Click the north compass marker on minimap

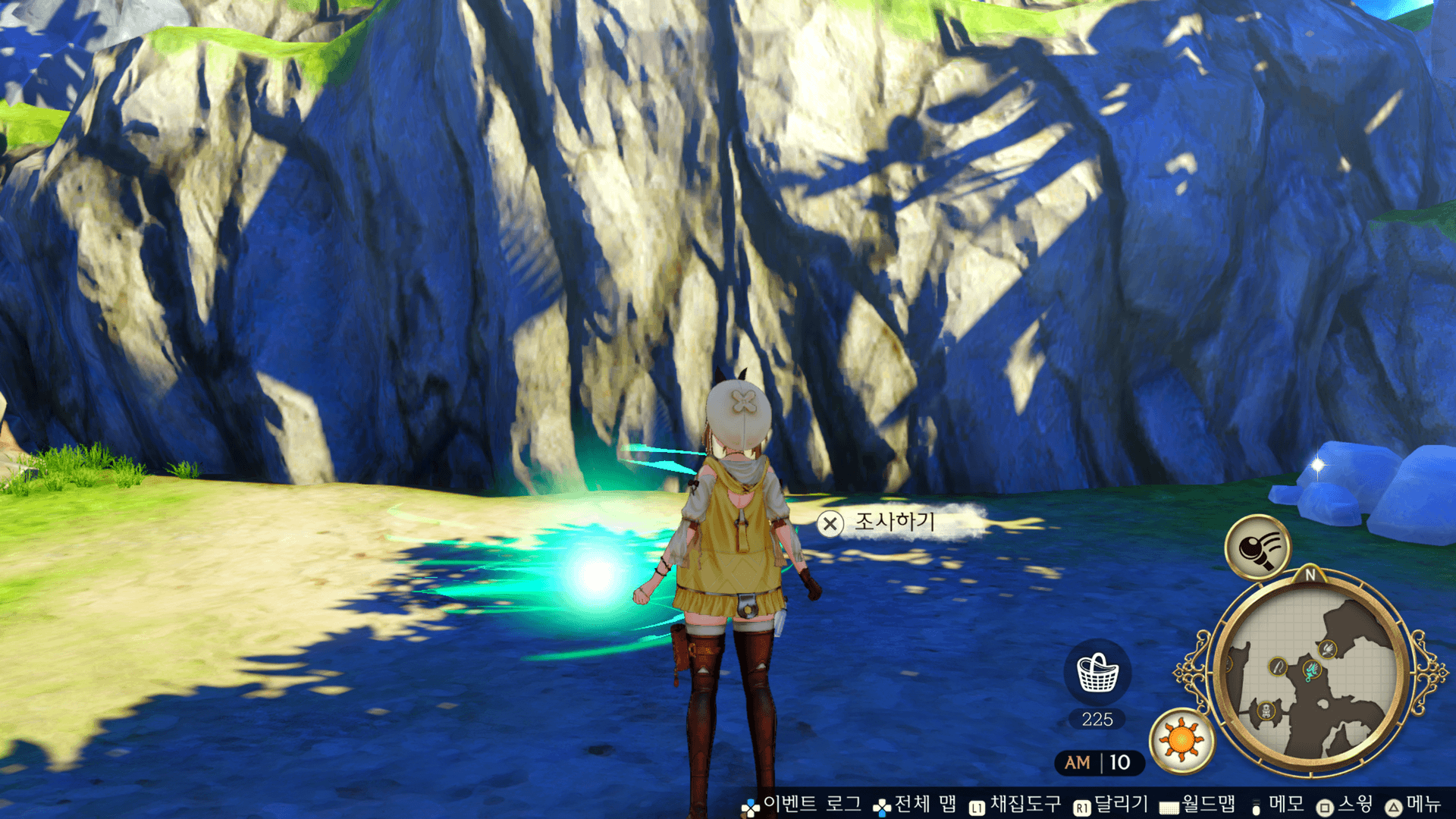pyautogui.click(x=1310, y=576)
